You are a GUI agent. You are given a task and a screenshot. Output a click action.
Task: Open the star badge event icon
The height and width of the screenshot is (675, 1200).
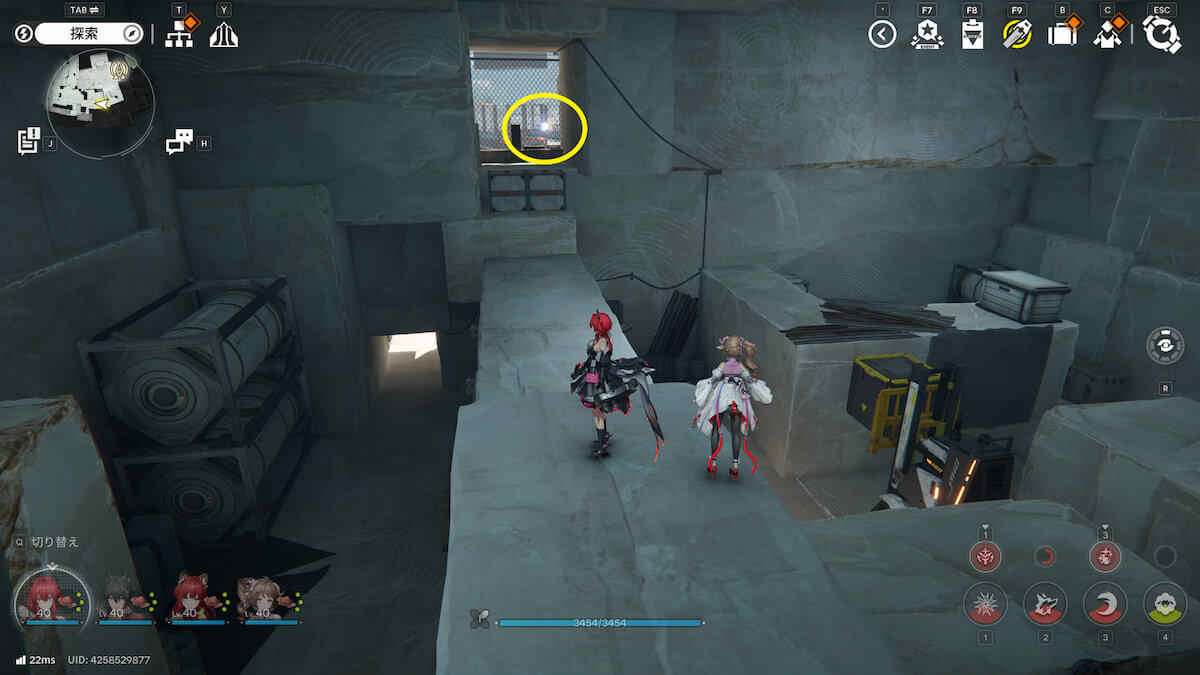(x=926, y=35)
